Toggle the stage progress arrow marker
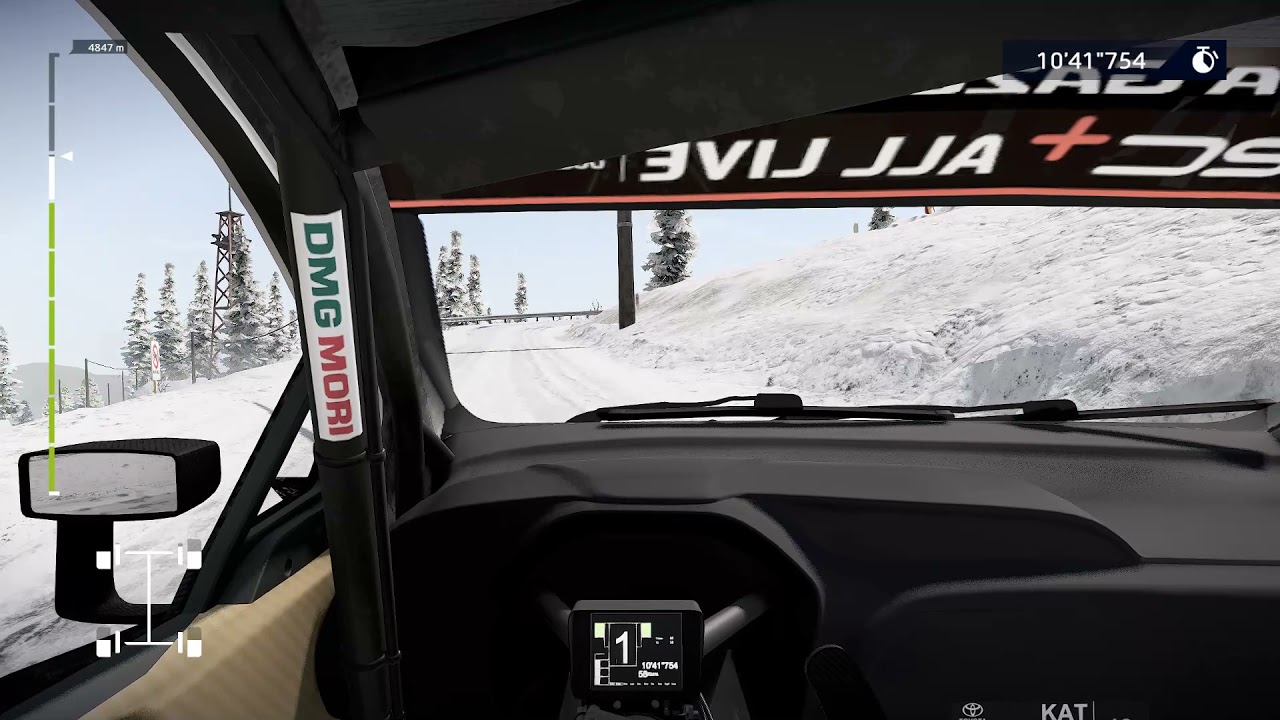The width and height of the screenshot is (1280, 720). tap(67, 155)
